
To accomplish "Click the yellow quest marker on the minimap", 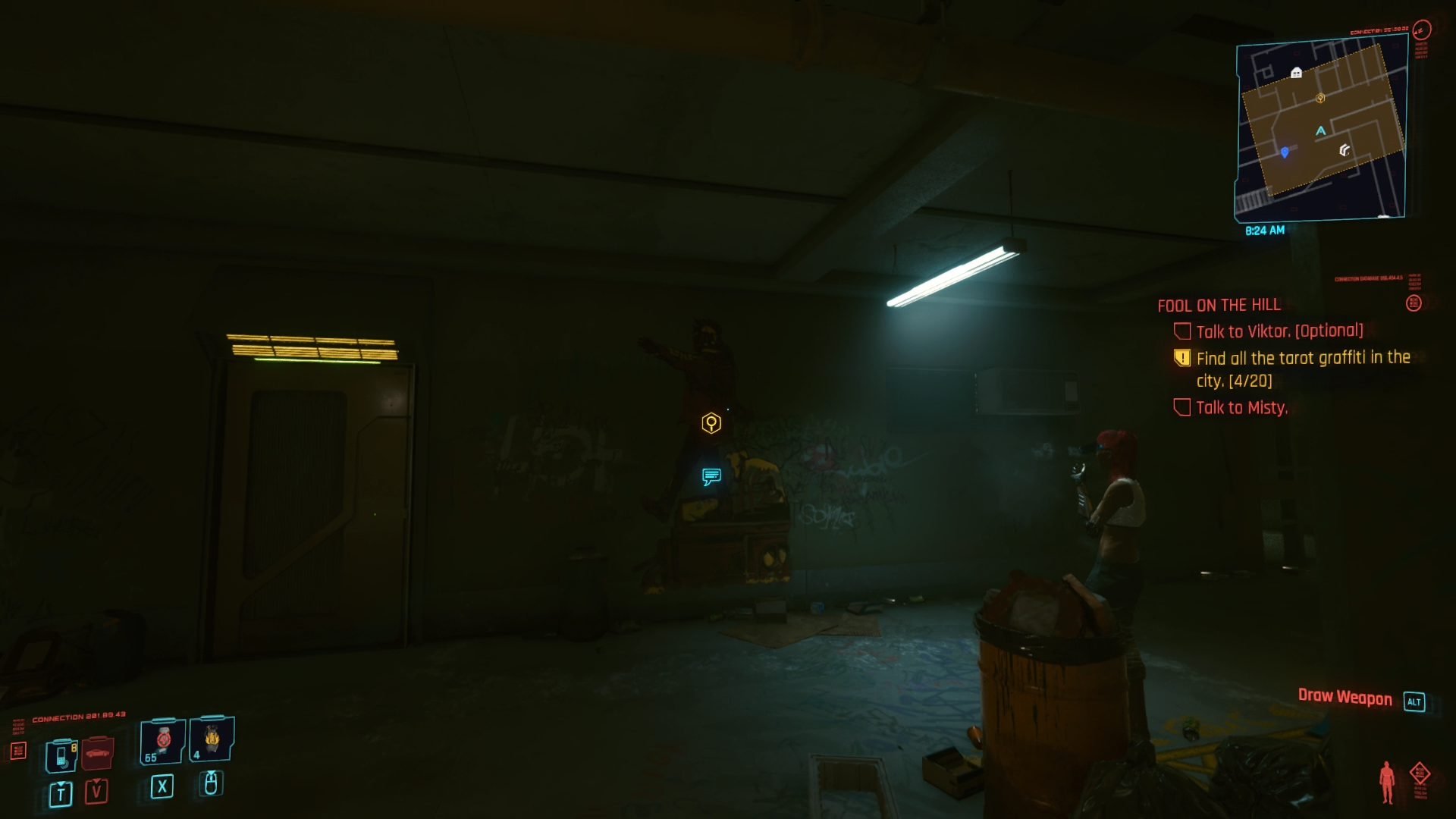I will tap(1320, 98).
